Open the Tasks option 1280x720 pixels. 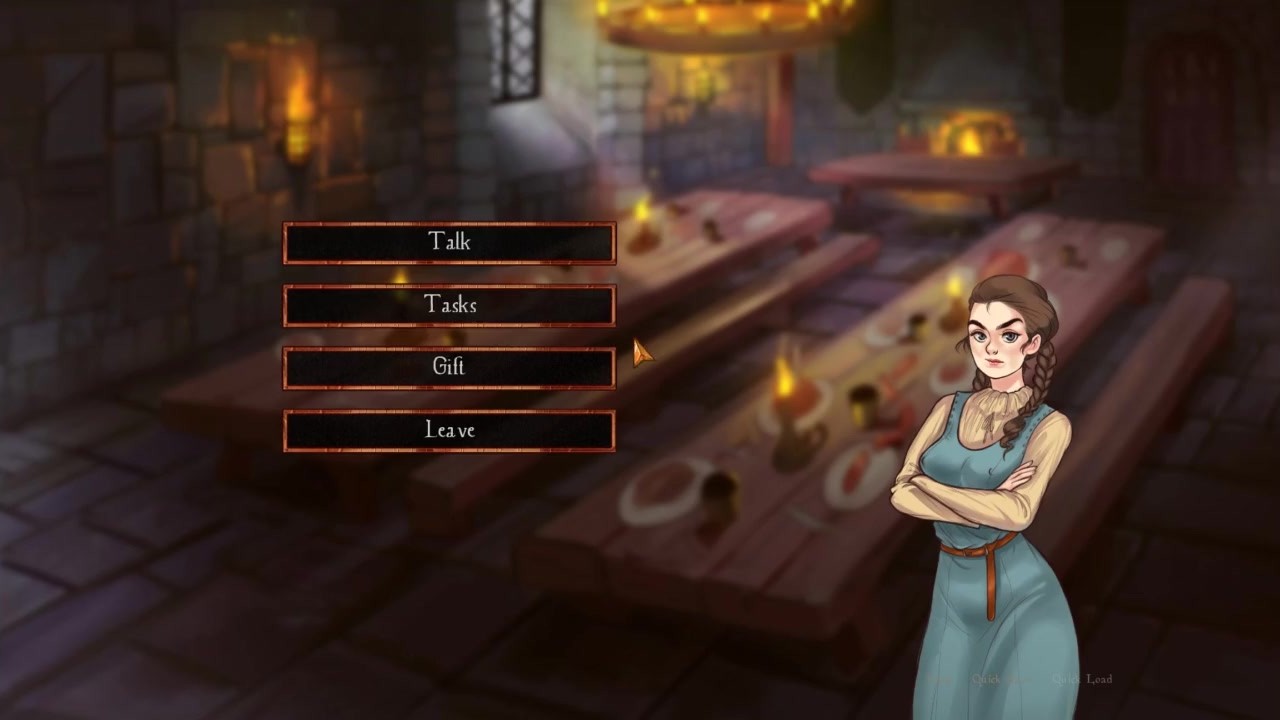coord(449,306)
